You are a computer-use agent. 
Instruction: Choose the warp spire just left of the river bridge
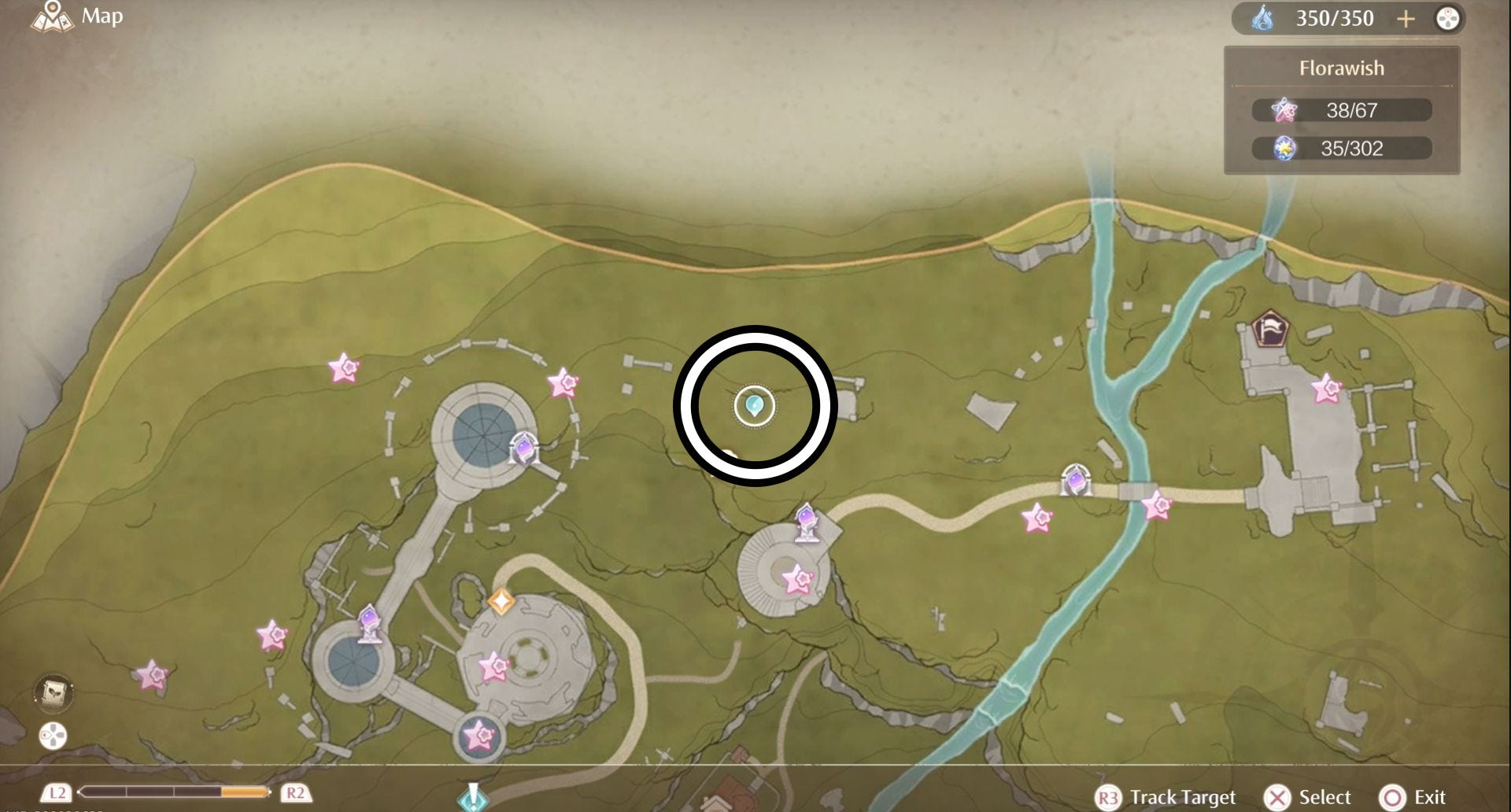click(1075, 480)
